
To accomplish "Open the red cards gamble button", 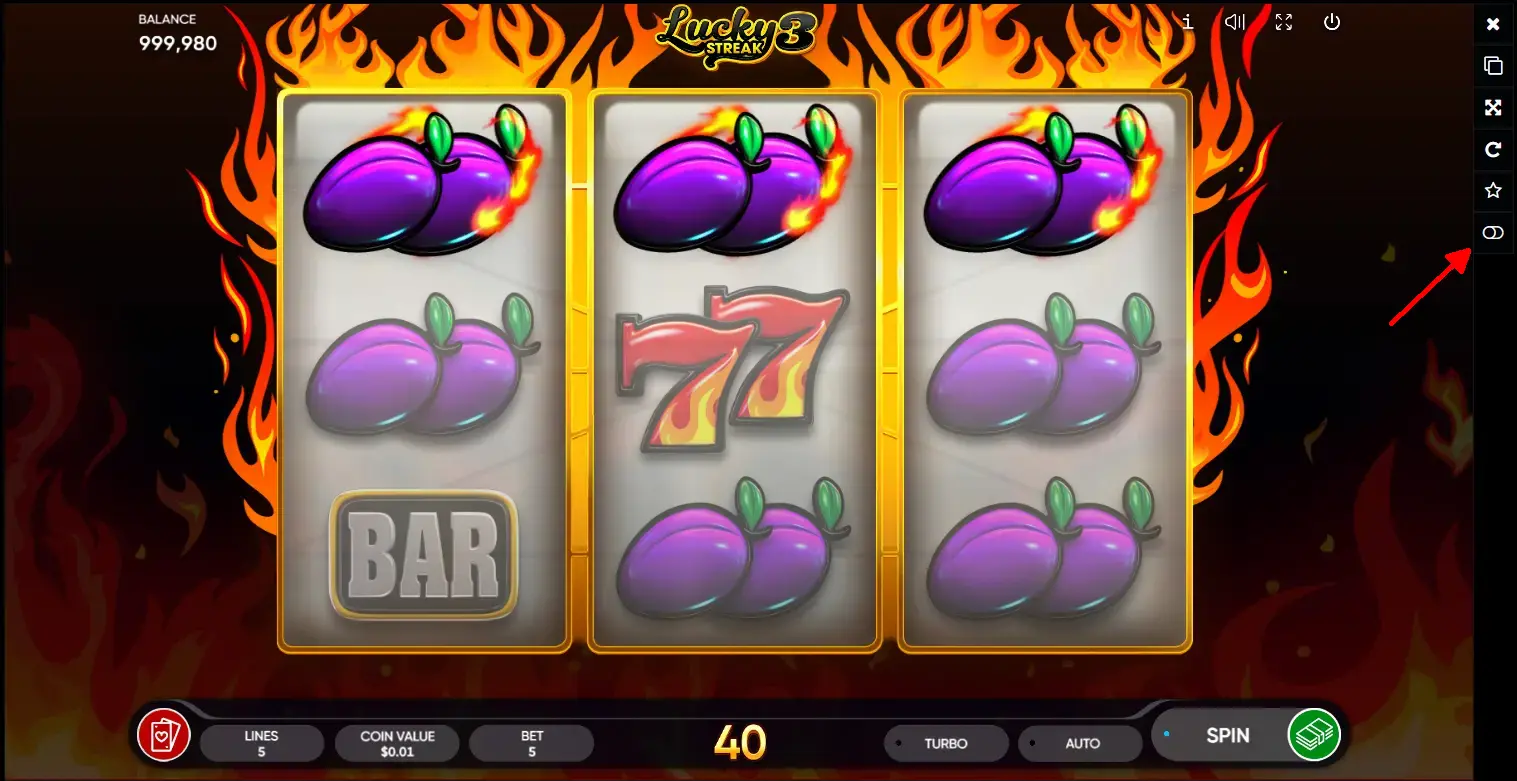I will click(163, 736).
